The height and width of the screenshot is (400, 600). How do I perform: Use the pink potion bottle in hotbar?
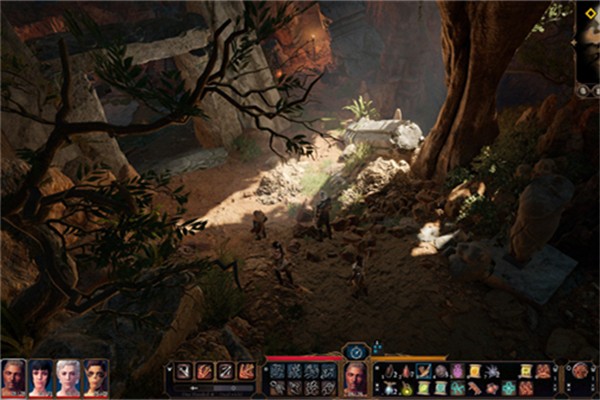(x=458, y=371)
